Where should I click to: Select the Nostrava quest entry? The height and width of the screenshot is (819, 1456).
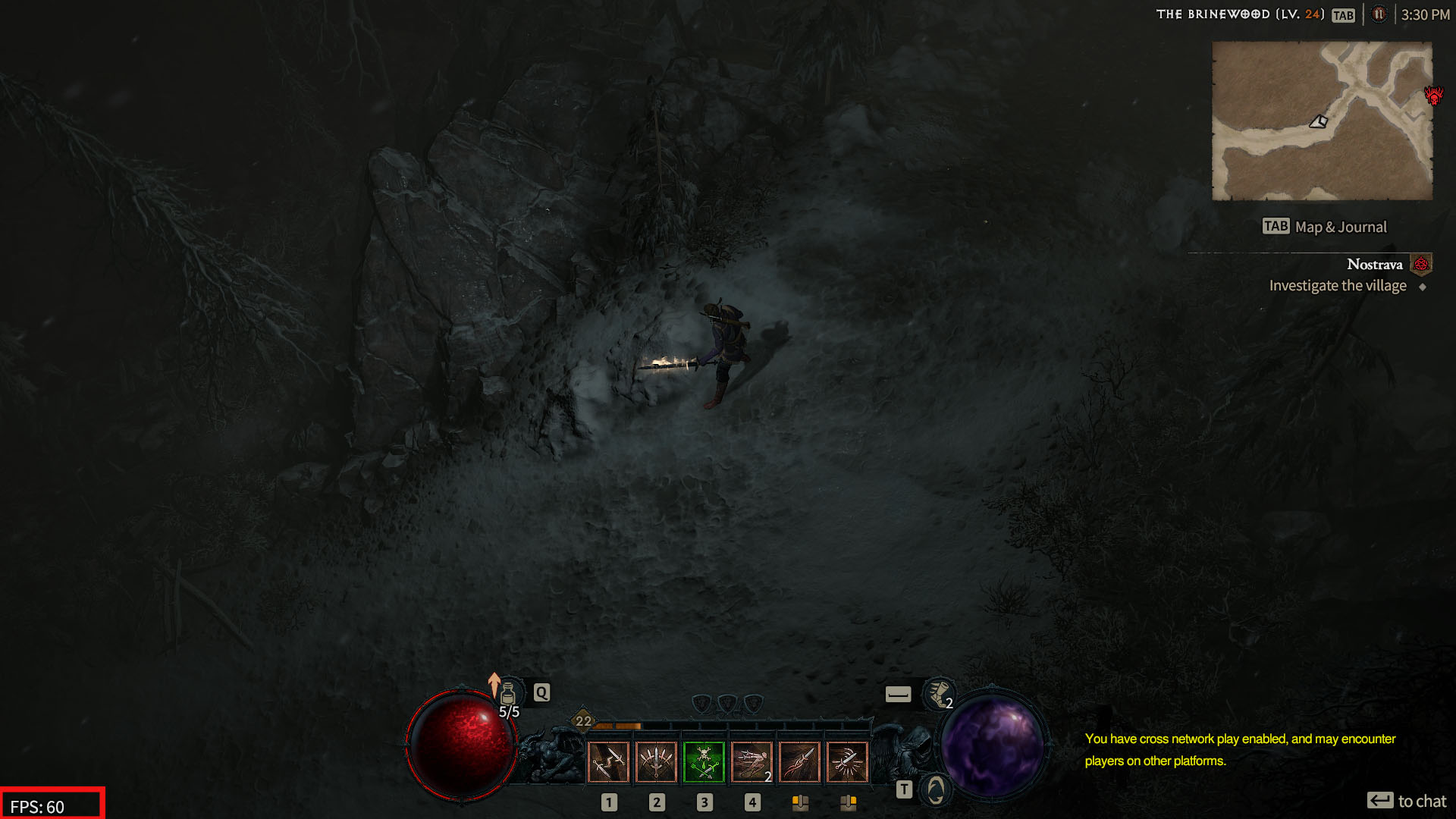[1374, 264]
